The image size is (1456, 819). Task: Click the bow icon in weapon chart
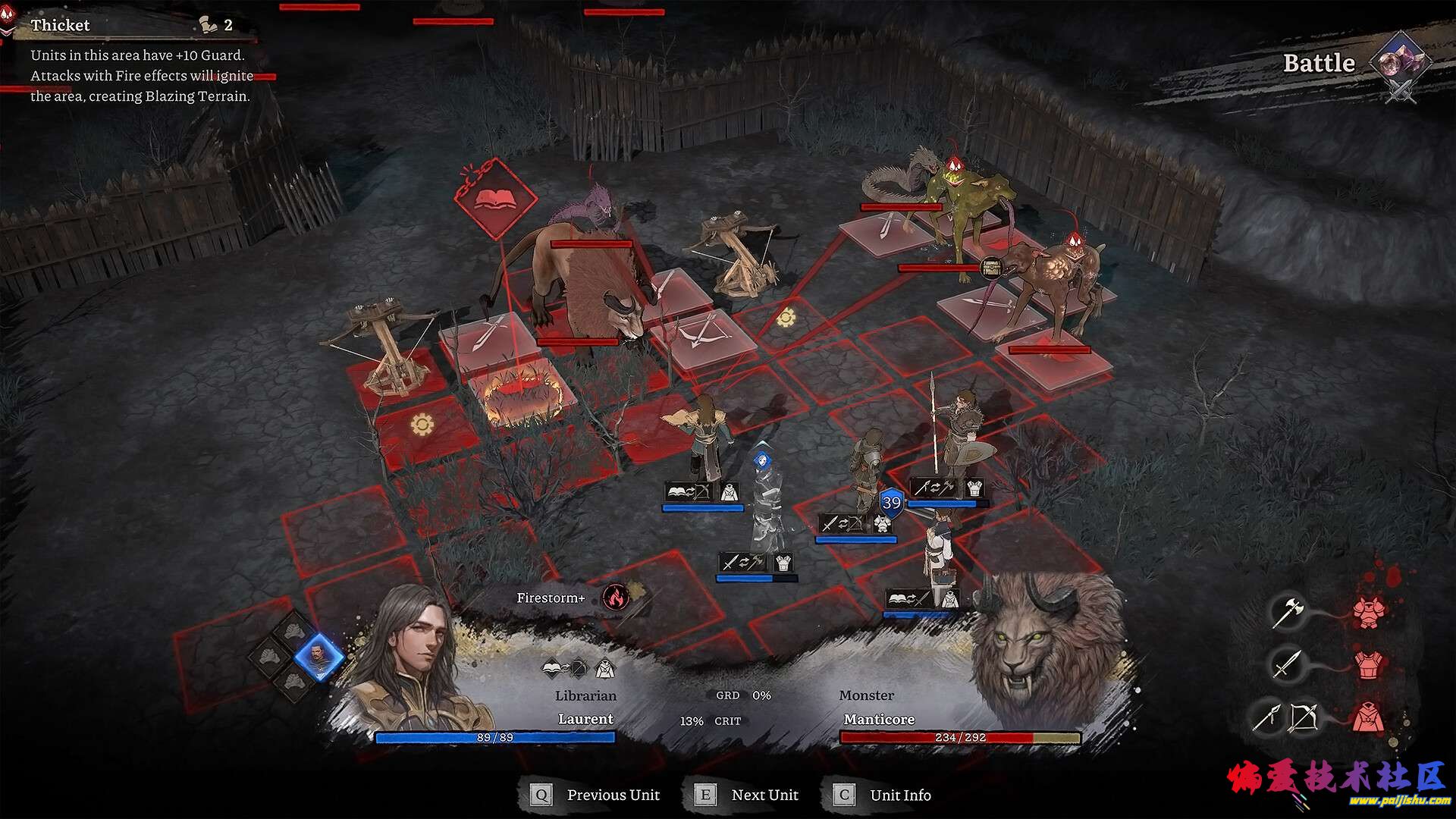point(1304,717)
